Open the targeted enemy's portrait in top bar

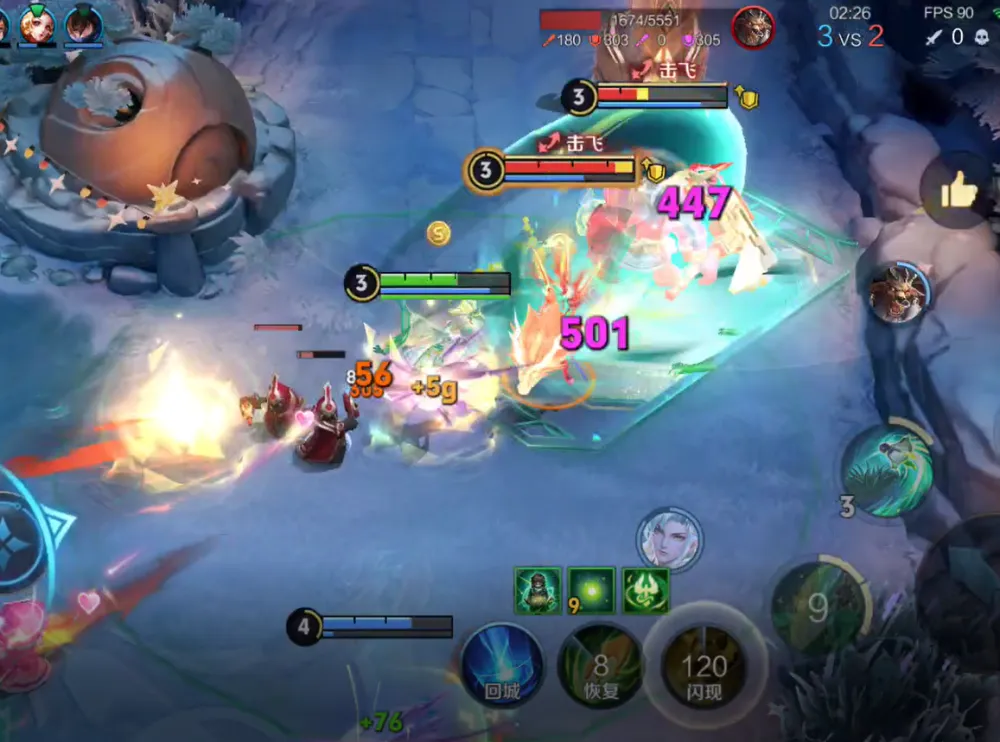pyautogui.click(x=753, y=27)
